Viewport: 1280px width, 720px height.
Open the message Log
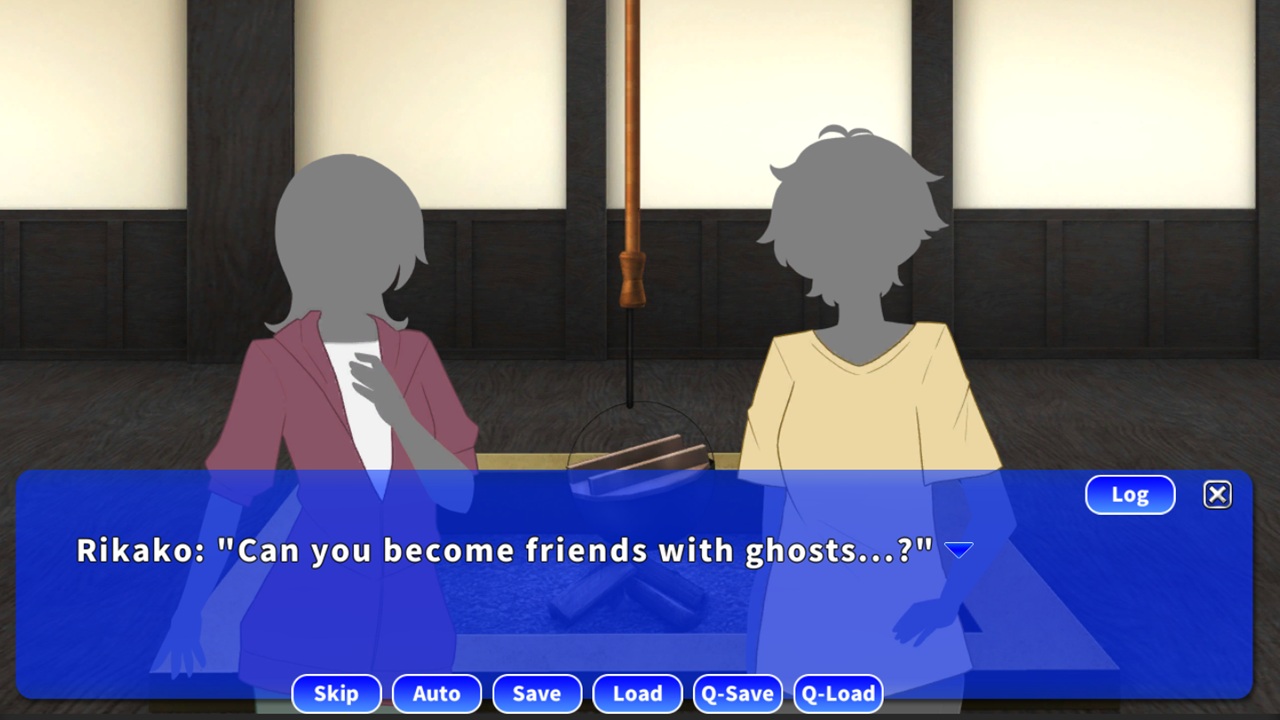point(1129,494)
